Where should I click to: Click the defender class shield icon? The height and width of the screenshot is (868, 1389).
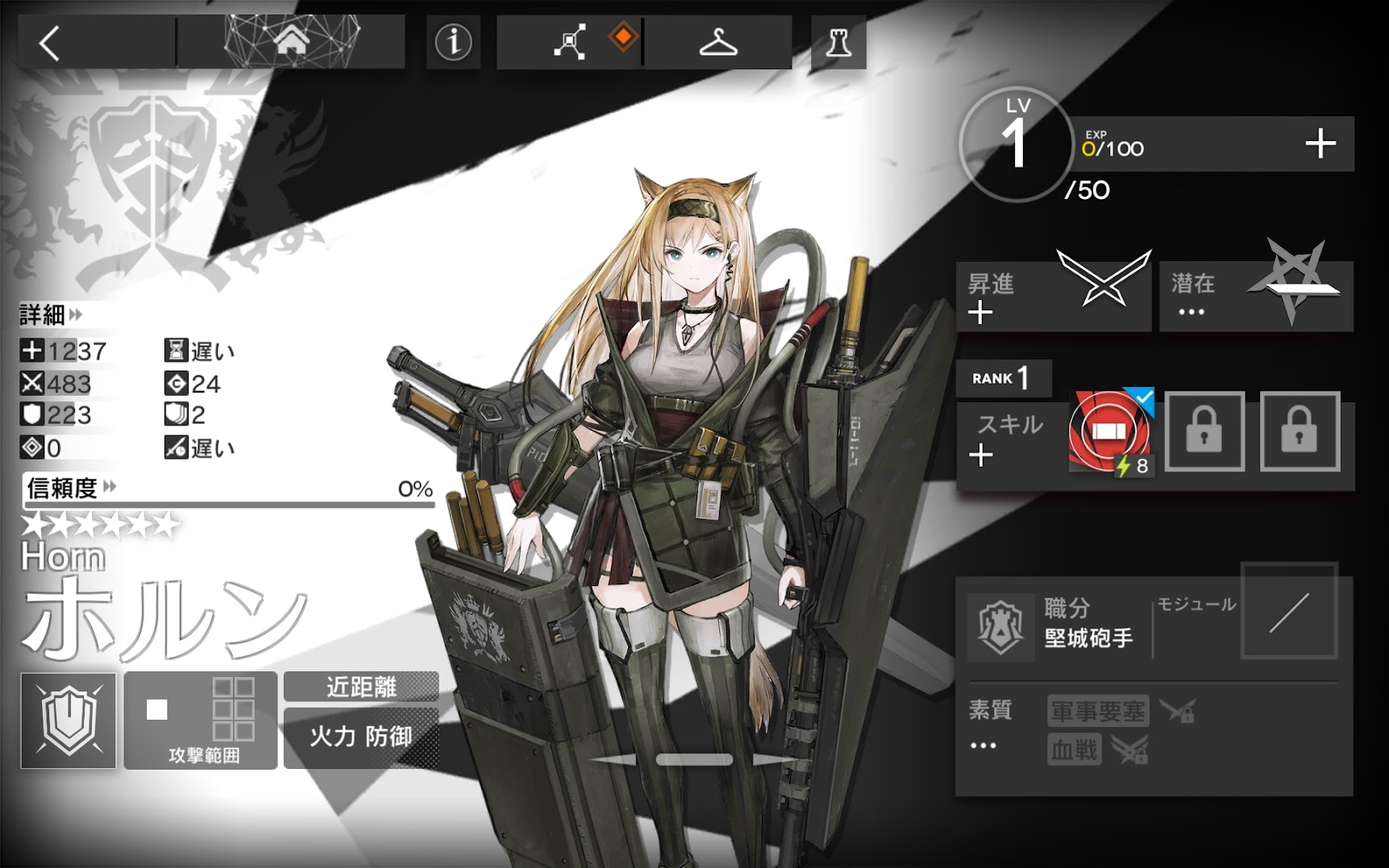tap(69, 720)
